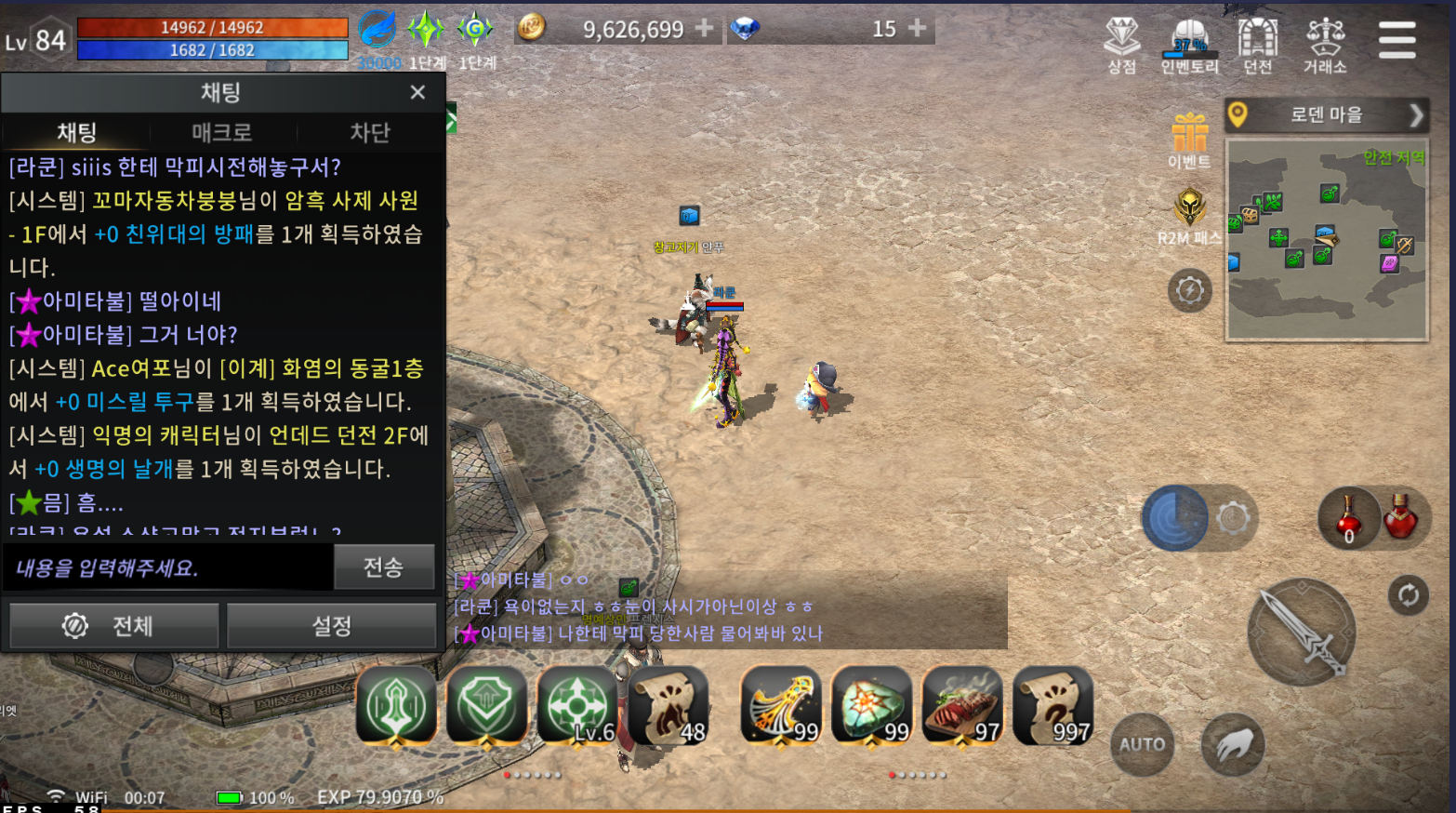Use the meat food slot with 97
1456x813 pixels.
tap(962, 707)
